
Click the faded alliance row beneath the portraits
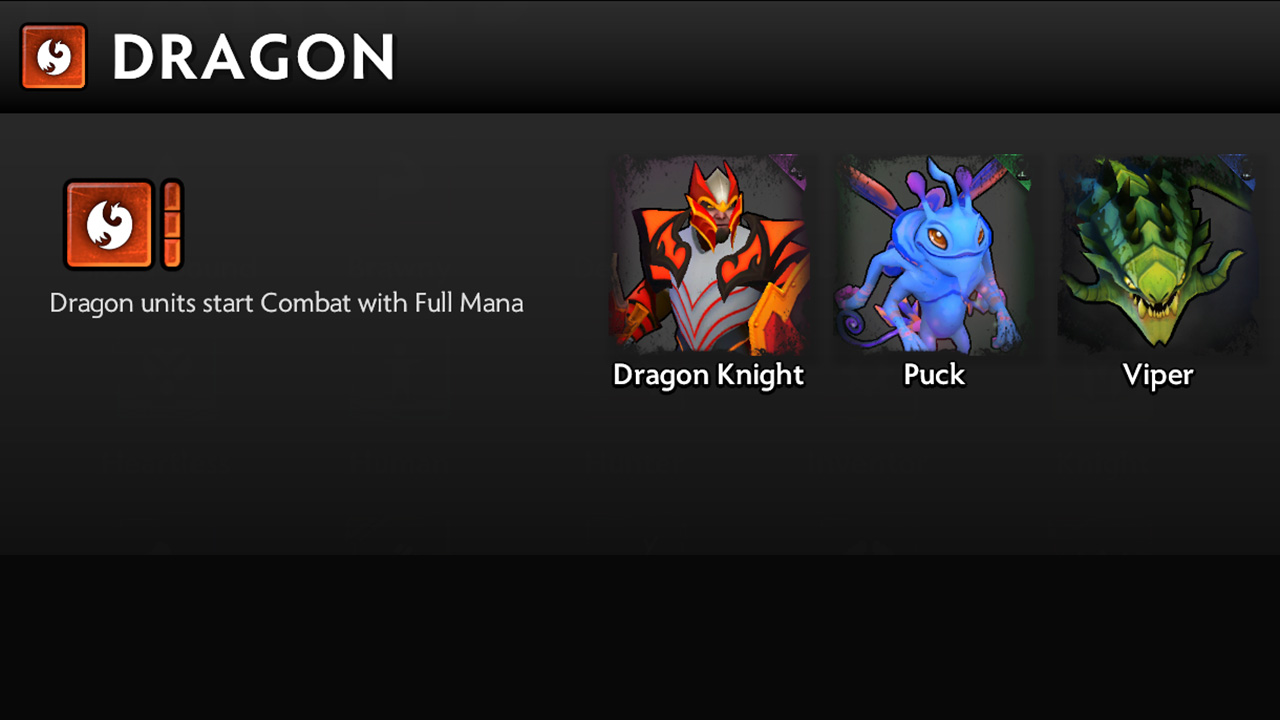coord(640,465)
